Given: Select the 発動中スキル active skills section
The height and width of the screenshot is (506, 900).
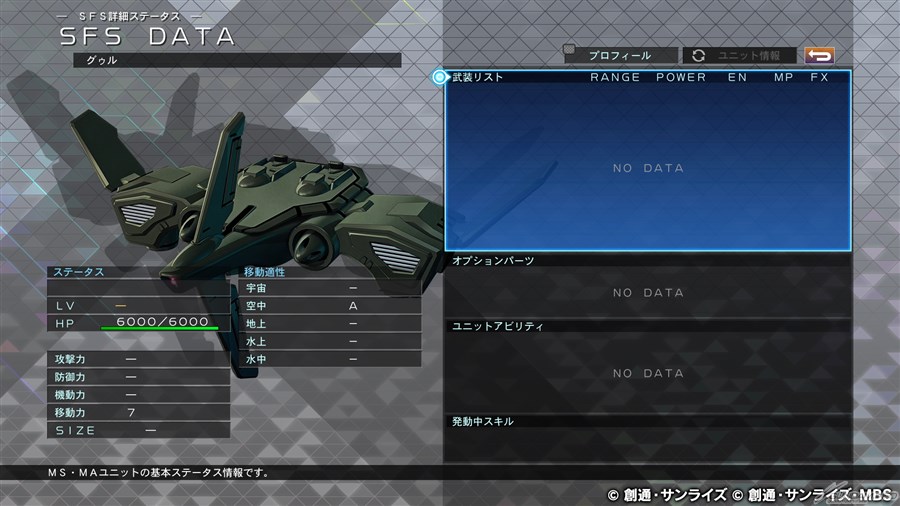Looking at the screenshot, I should [648, 440].
